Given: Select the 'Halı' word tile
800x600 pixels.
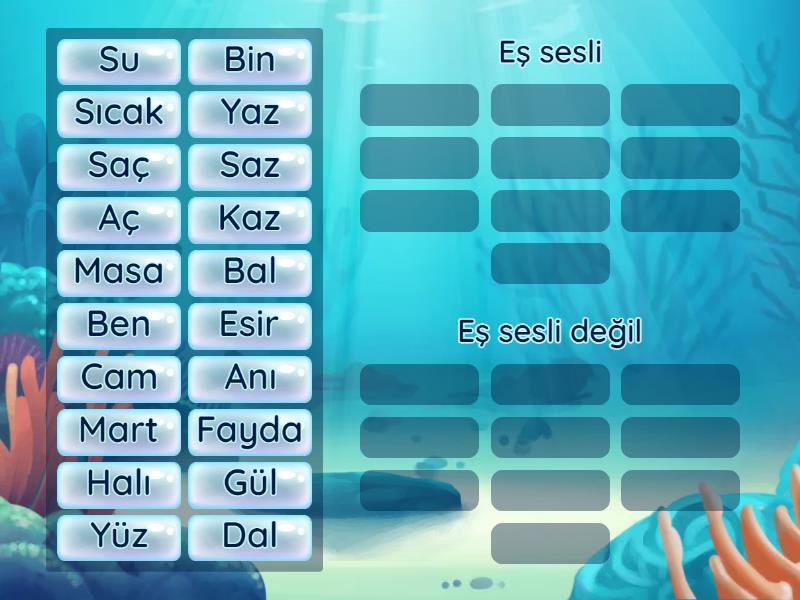Looking at the screenshot, I should pyautogui.click(x=119, y=485).
